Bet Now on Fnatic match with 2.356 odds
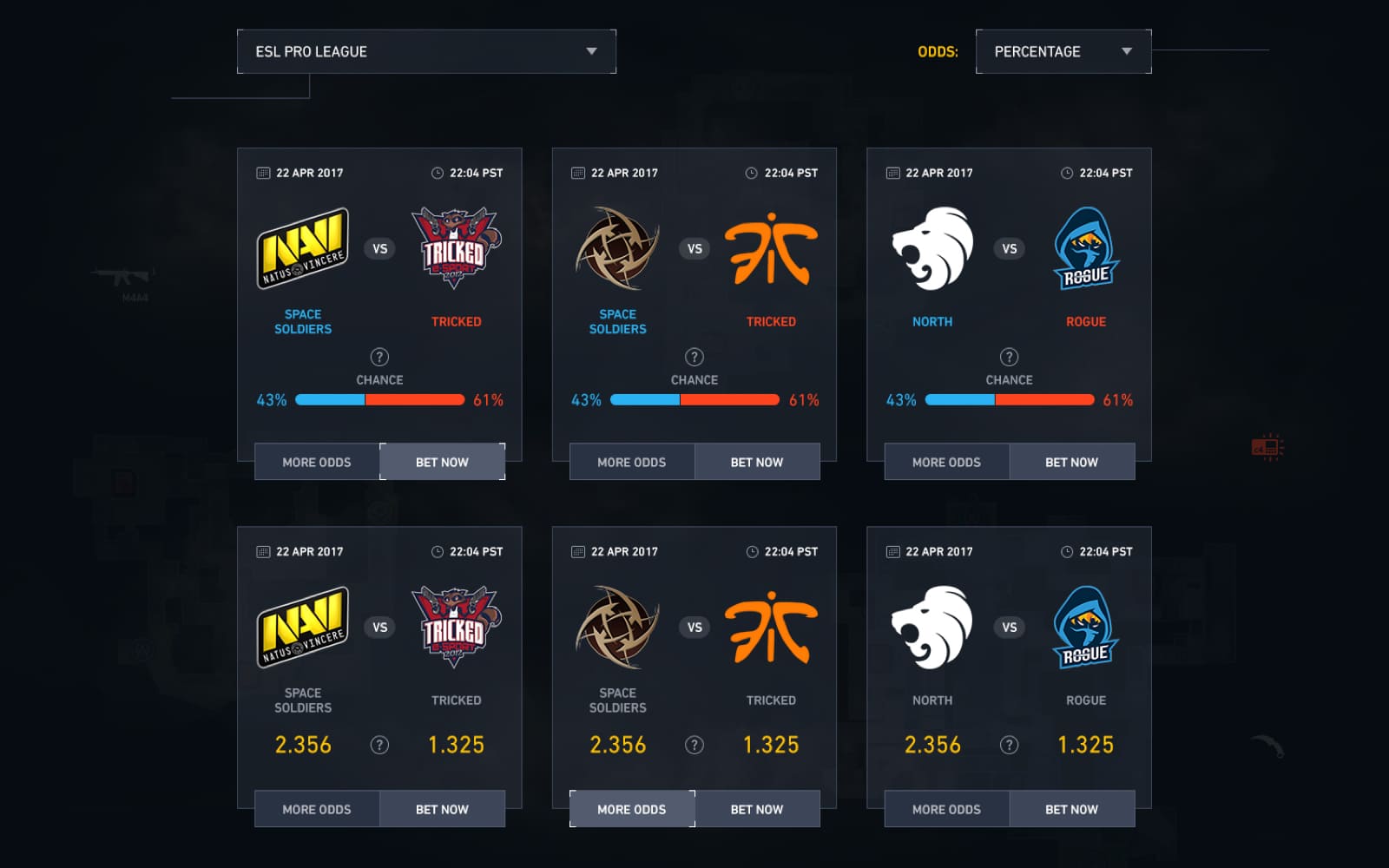1389x868 pixels. click(757, 809)
